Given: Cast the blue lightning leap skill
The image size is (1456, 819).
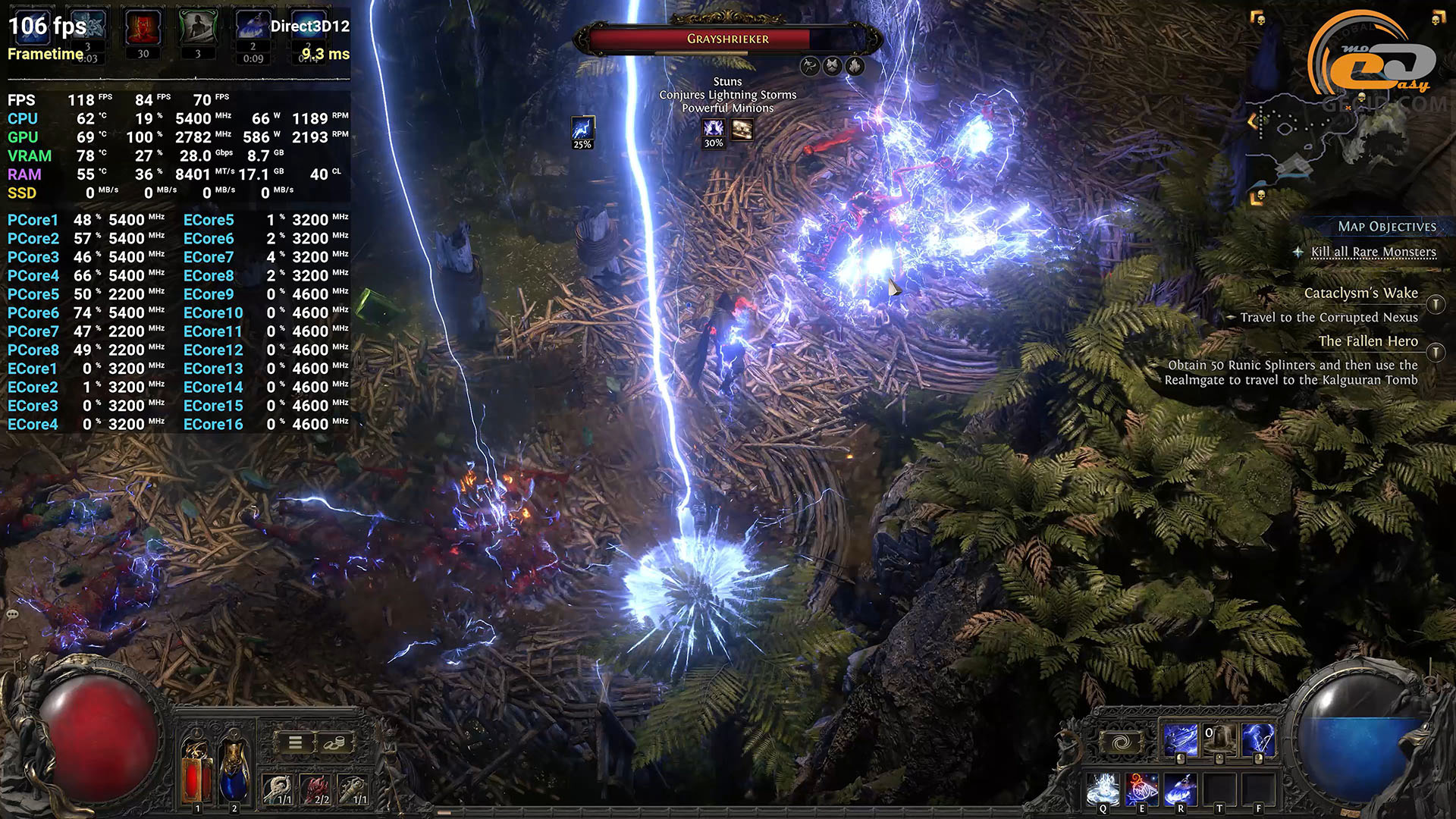Looking at the screenshot, I should pos(1180,789).
